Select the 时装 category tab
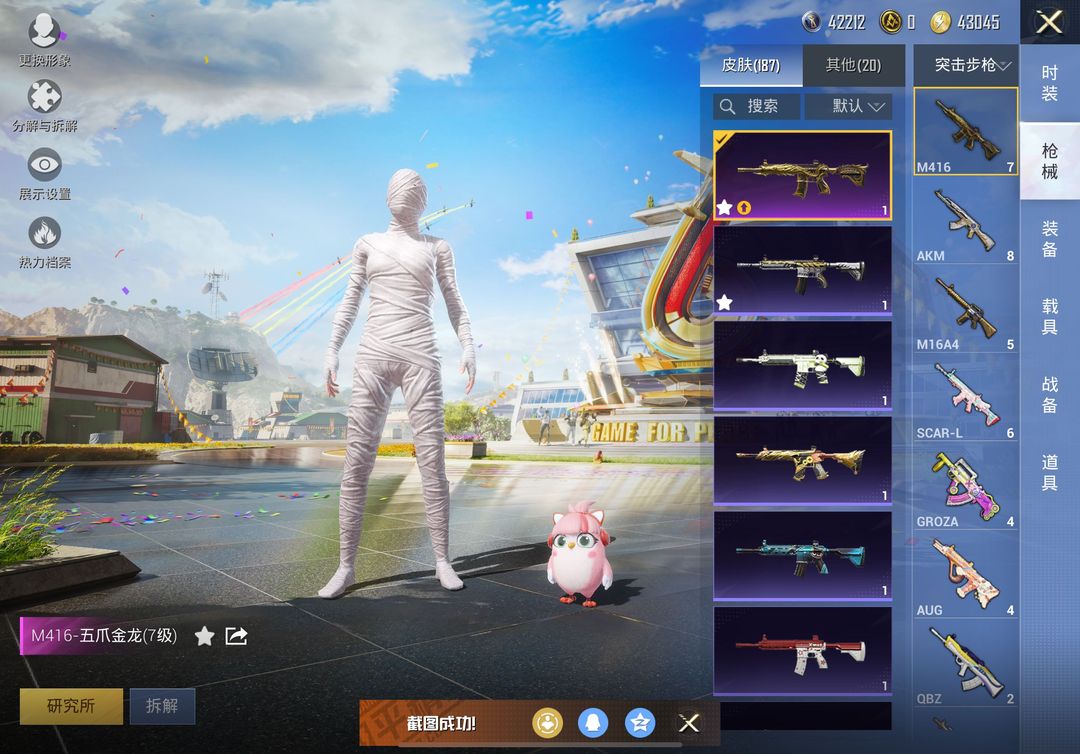 point(1049,84)
